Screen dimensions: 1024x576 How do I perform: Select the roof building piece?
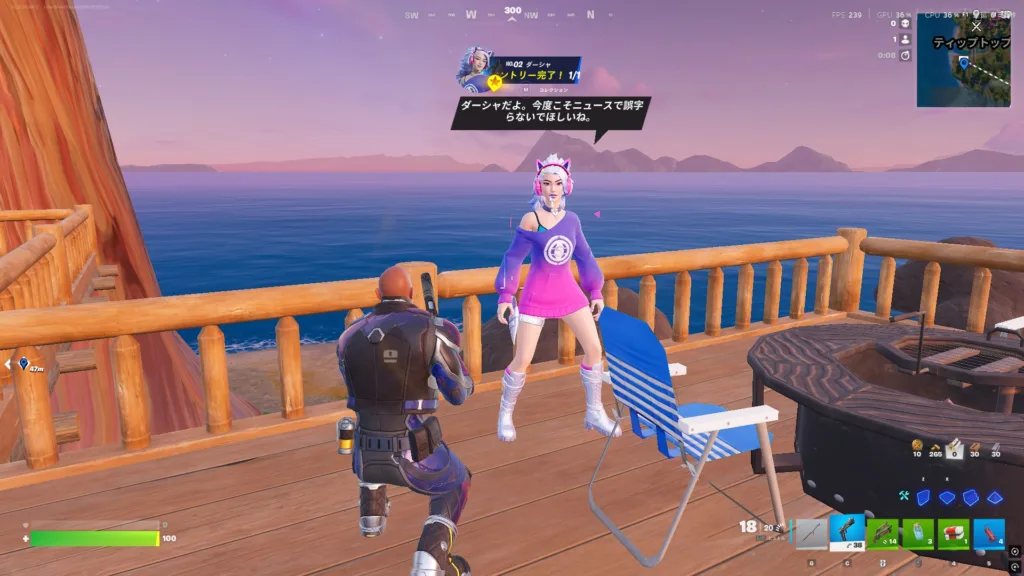[994, 497]
